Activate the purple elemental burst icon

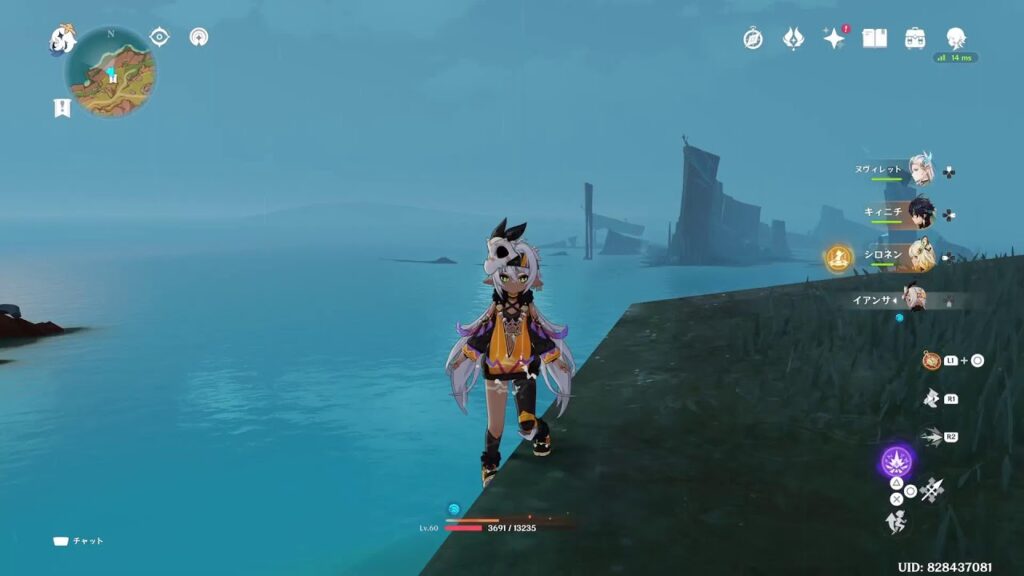pos(897,462)
